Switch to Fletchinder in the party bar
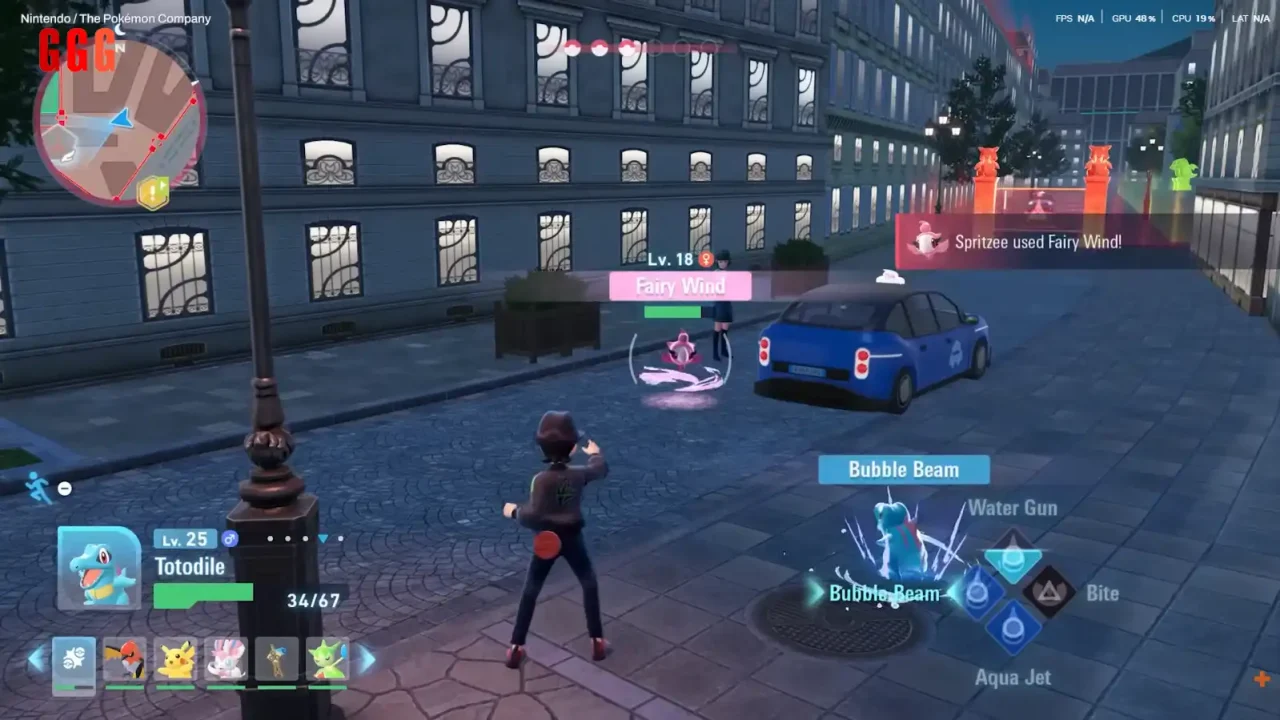The height and width of the screenshot is (720, 1280). [124, 661]
